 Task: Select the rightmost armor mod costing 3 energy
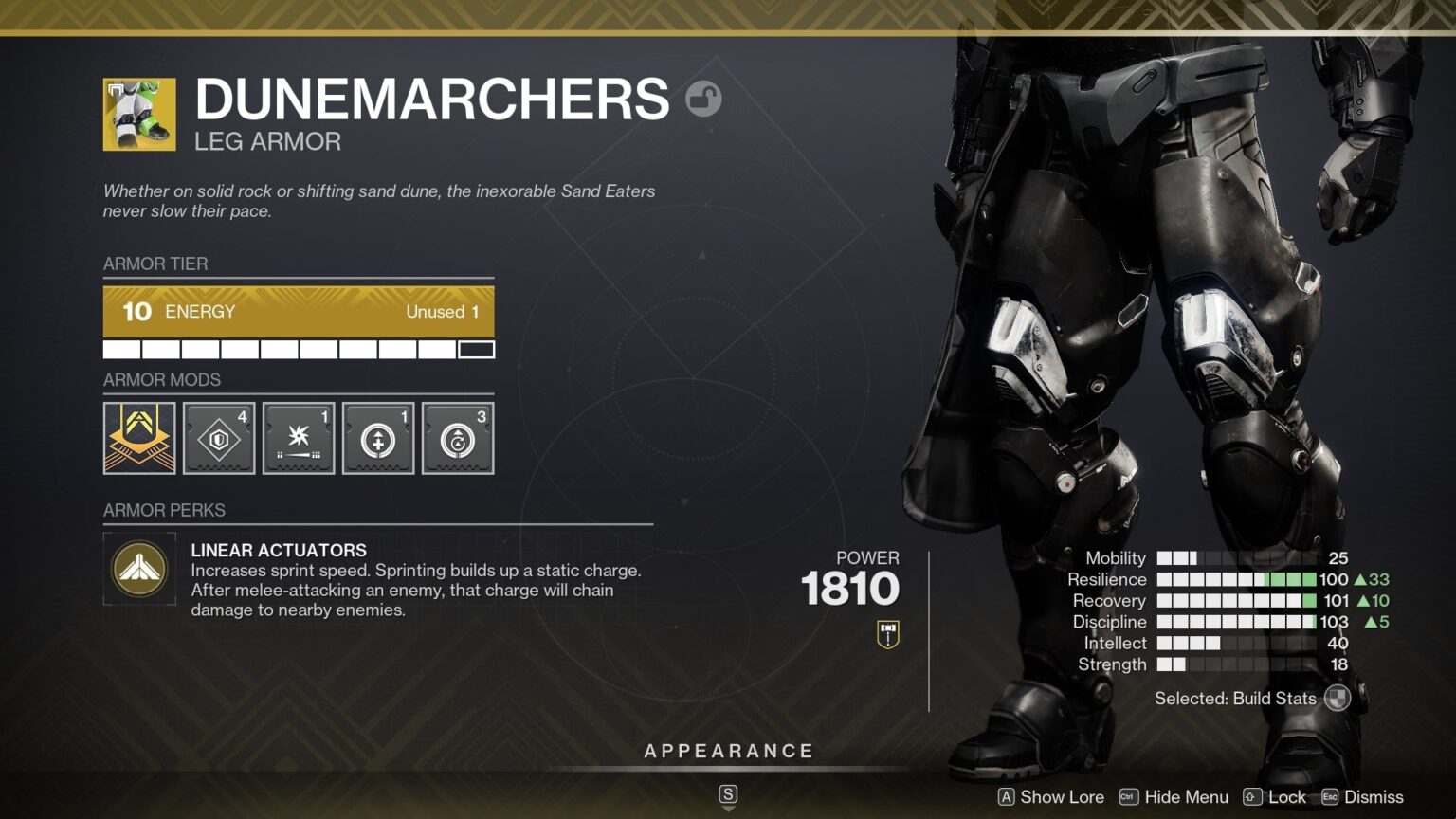click(458, 437)
